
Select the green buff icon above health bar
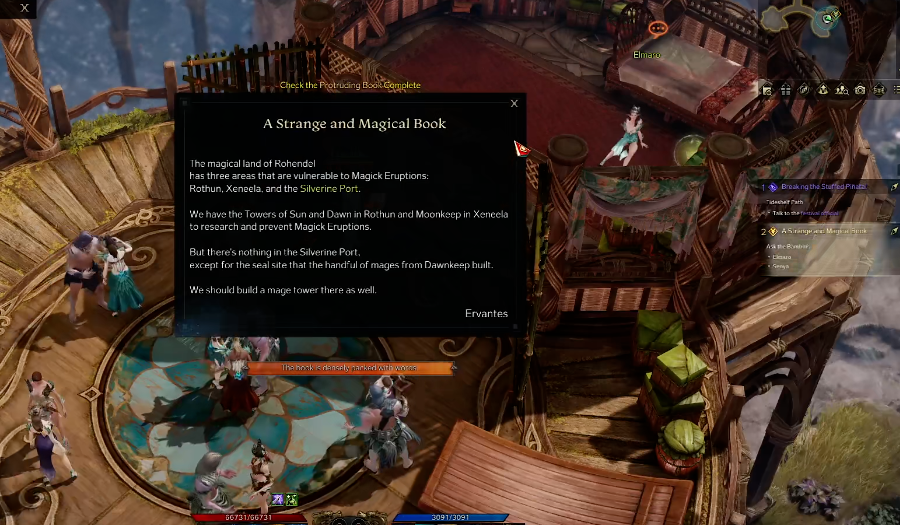click(x=291, y=499)
